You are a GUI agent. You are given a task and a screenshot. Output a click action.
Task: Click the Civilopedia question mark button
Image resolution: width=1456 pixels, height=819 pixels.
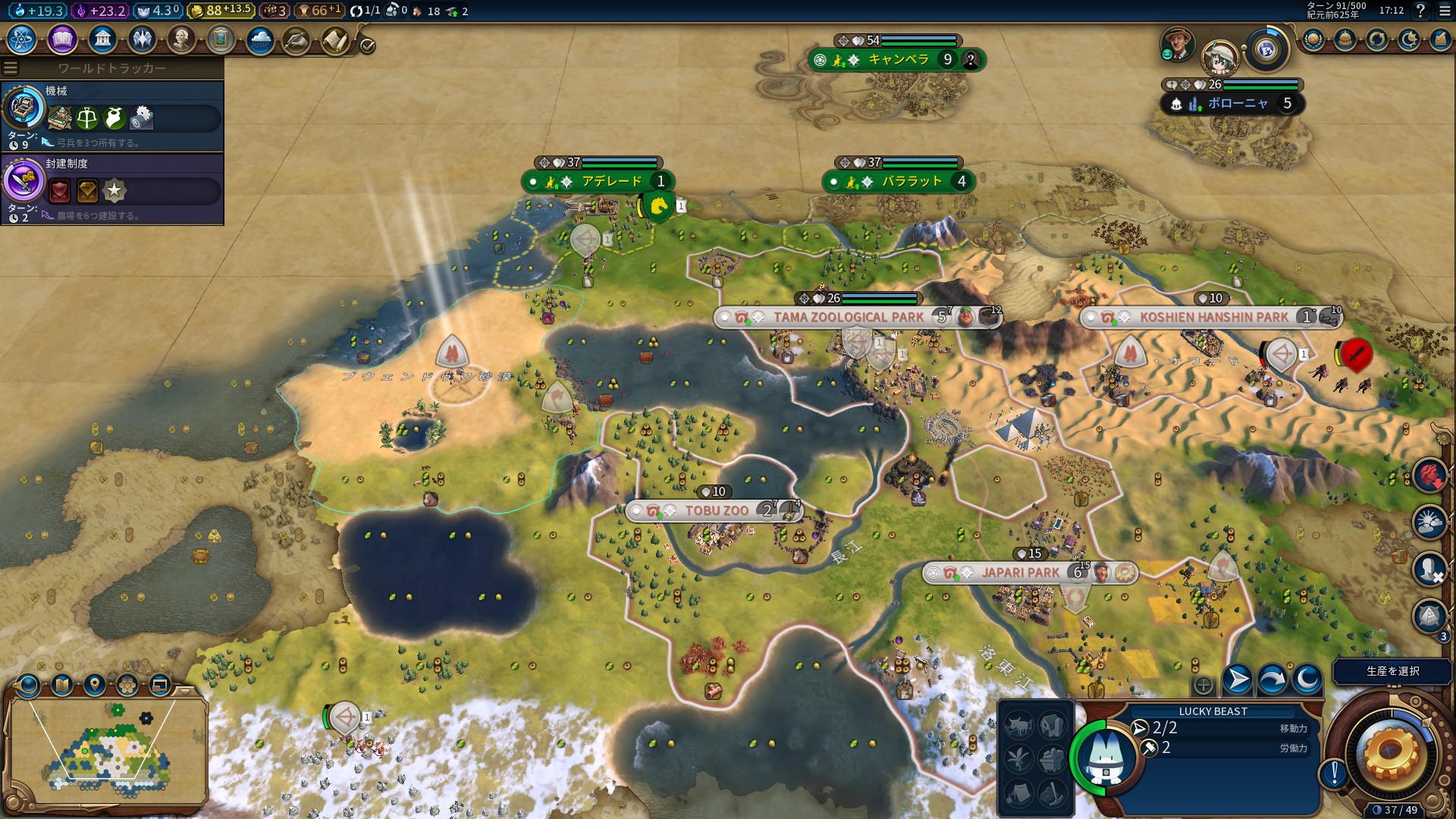coord(1420,11)
